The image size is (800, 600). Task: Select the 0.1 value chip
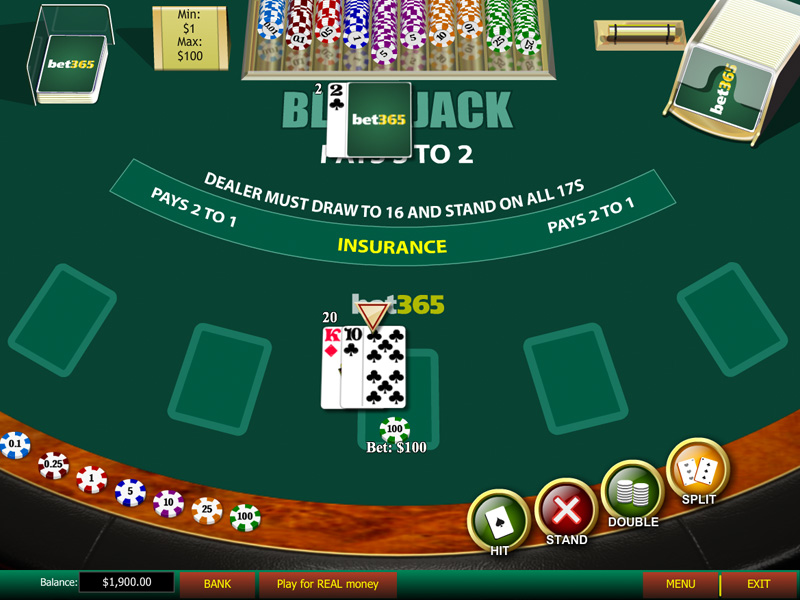(15, 445)
